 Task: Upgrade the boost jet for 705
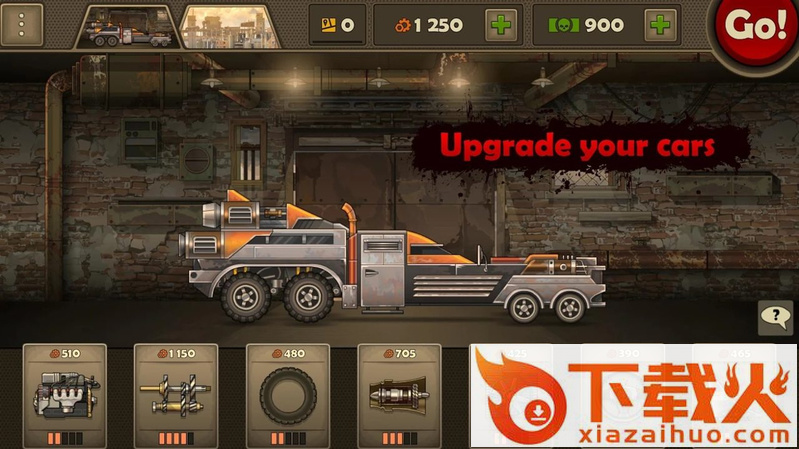[399, 394]
